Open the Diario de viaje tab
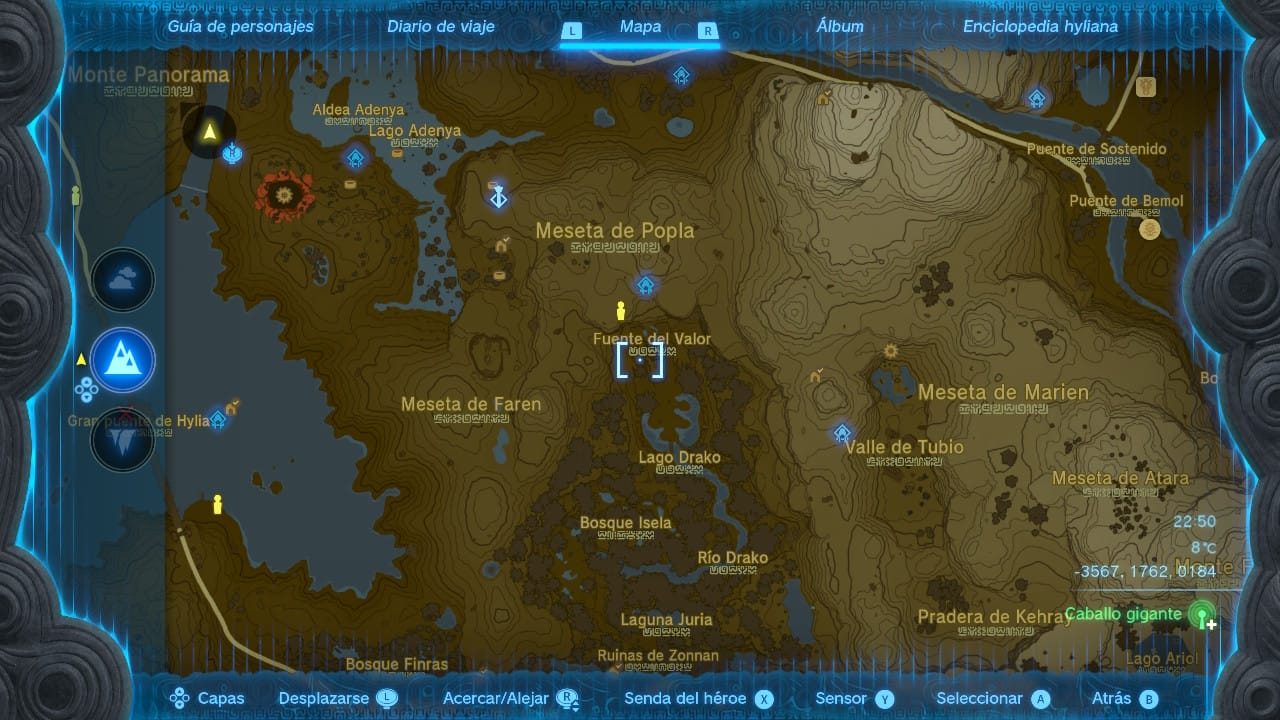 [x=441, y=27]
